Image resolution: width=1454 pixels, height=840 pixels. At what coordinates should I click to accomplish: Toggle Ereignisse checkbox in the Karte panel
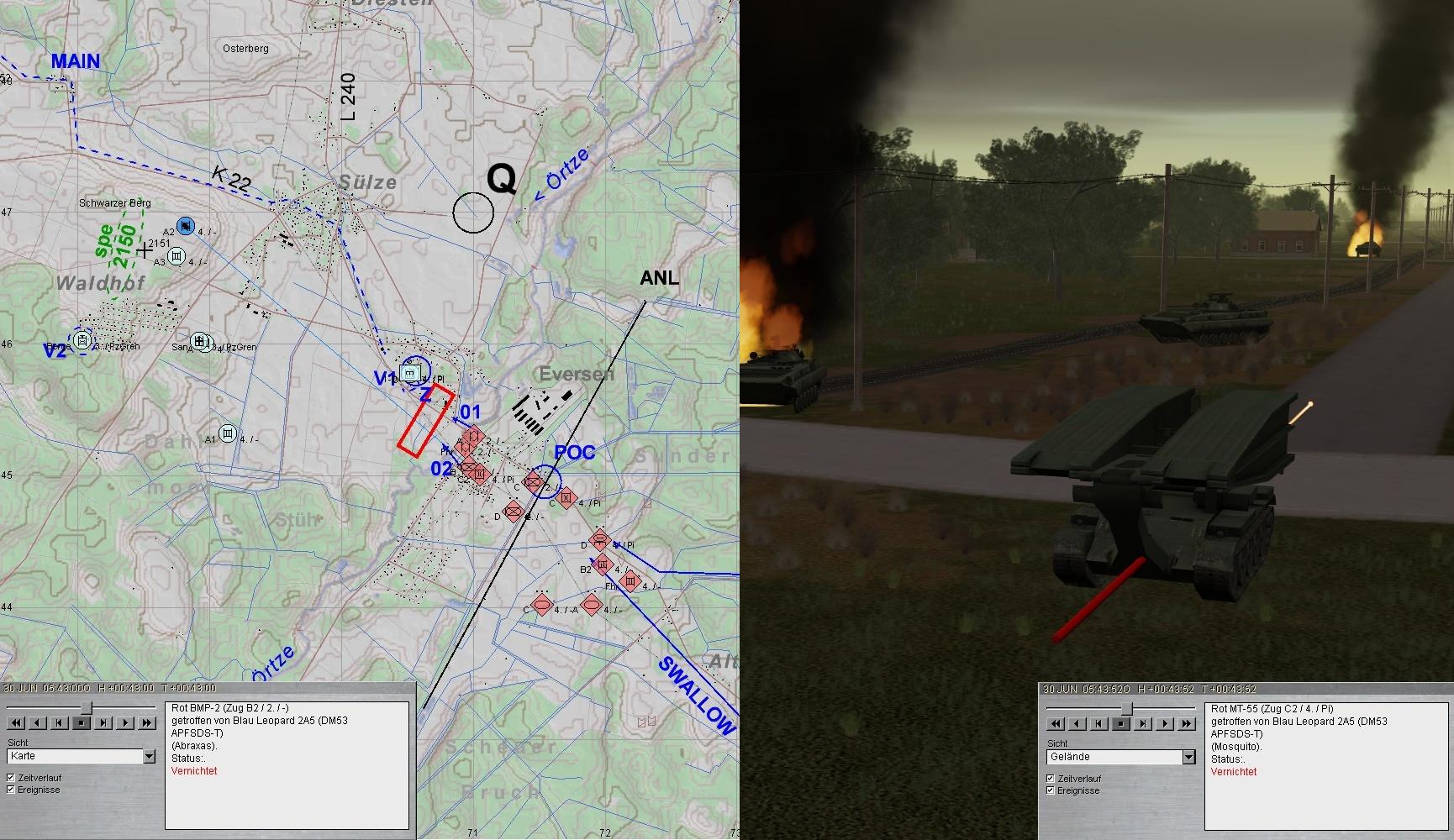point(11,790)
